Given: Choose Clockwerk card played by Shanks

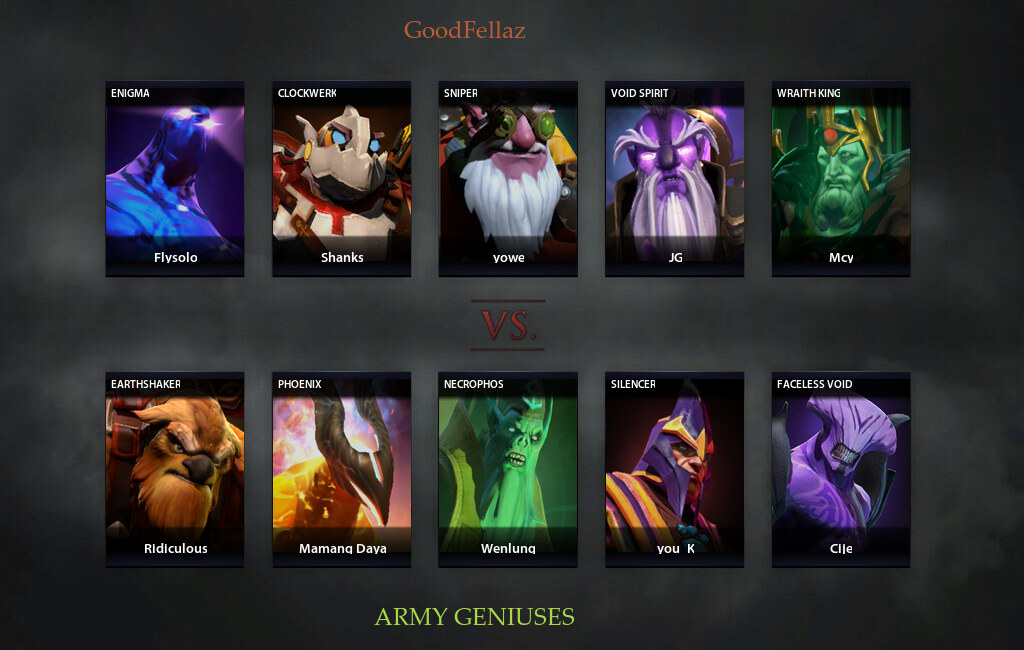Looking at the screenshot, I should point(341,178).
